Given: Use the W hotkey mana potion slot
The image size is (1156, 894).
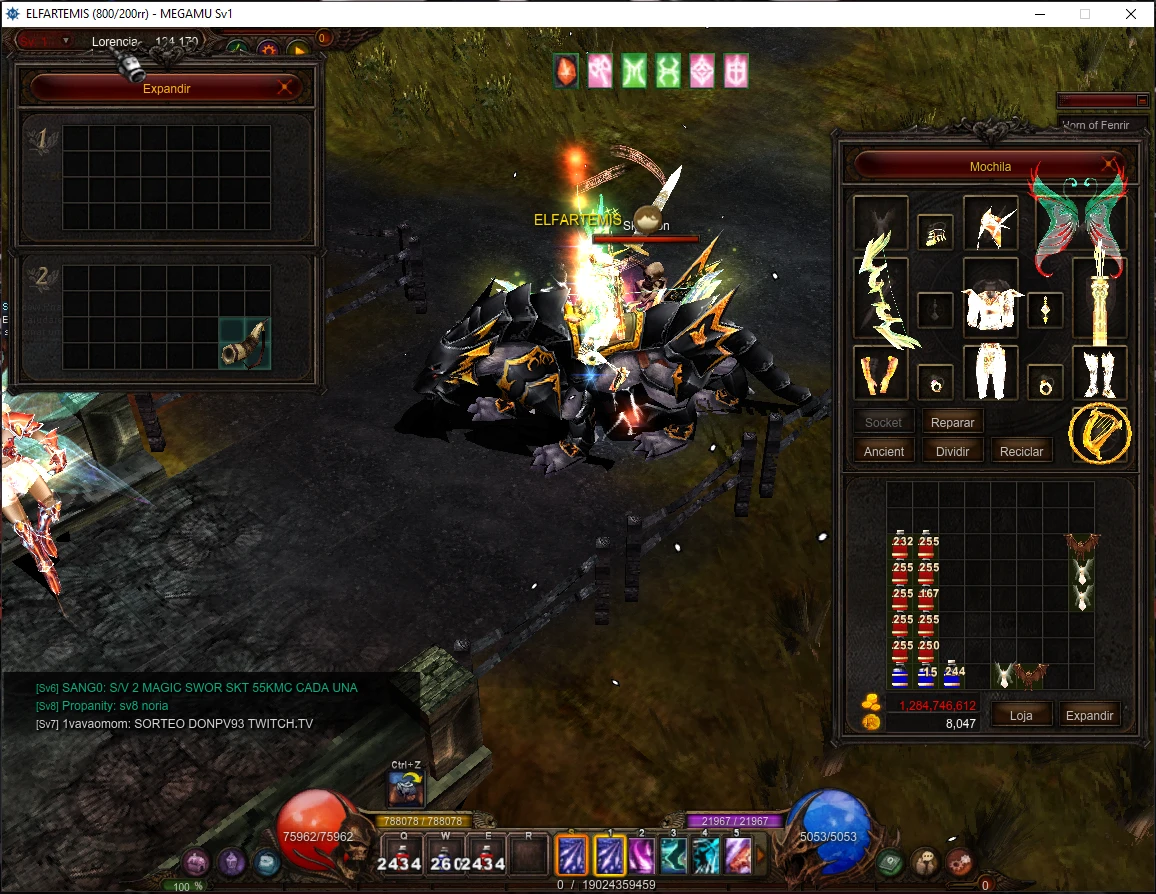Looking at the screenshot, I should point(445,856).
